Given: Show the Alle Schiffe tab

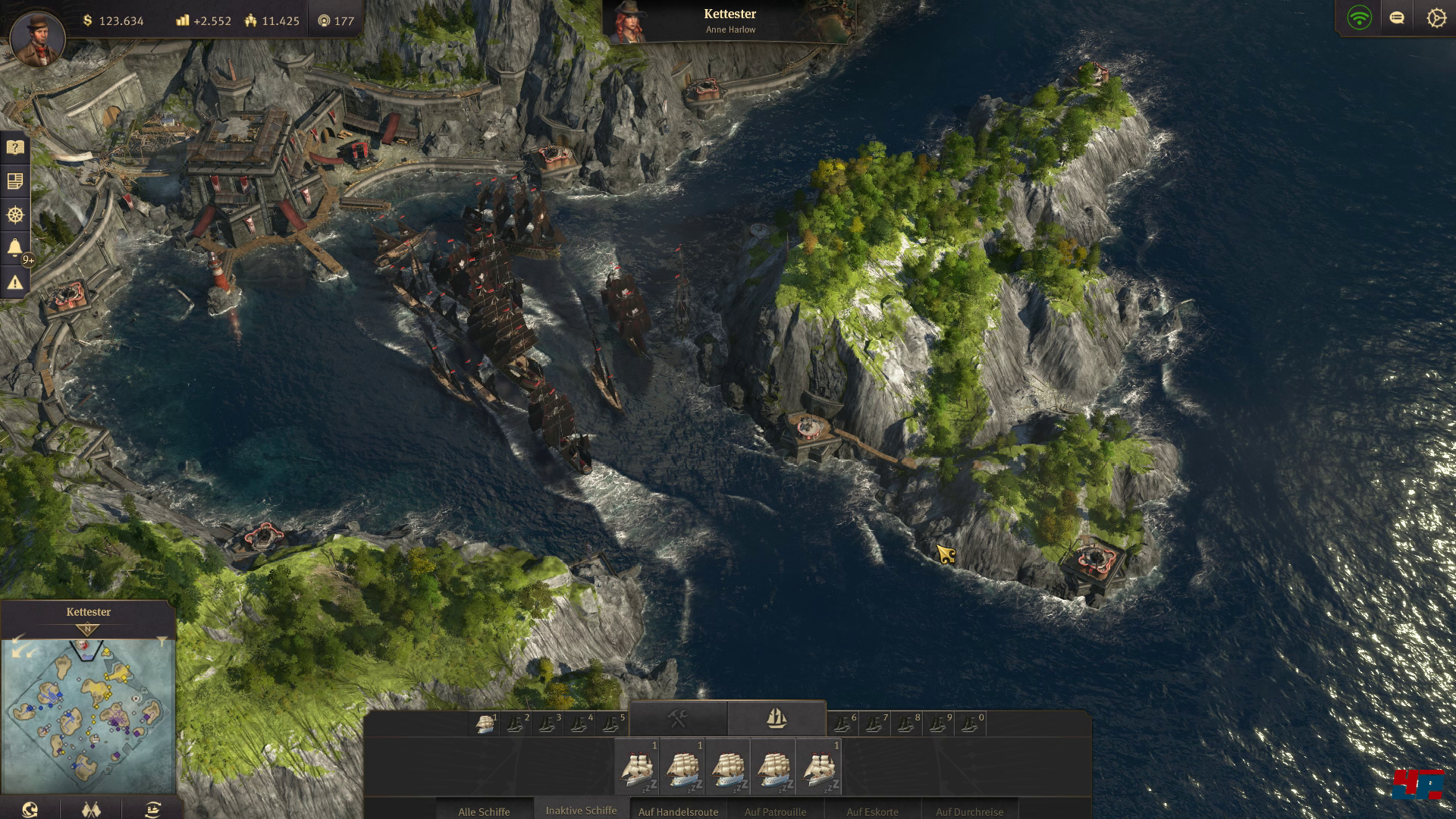Looking at the screenshot, I should 484,811.
